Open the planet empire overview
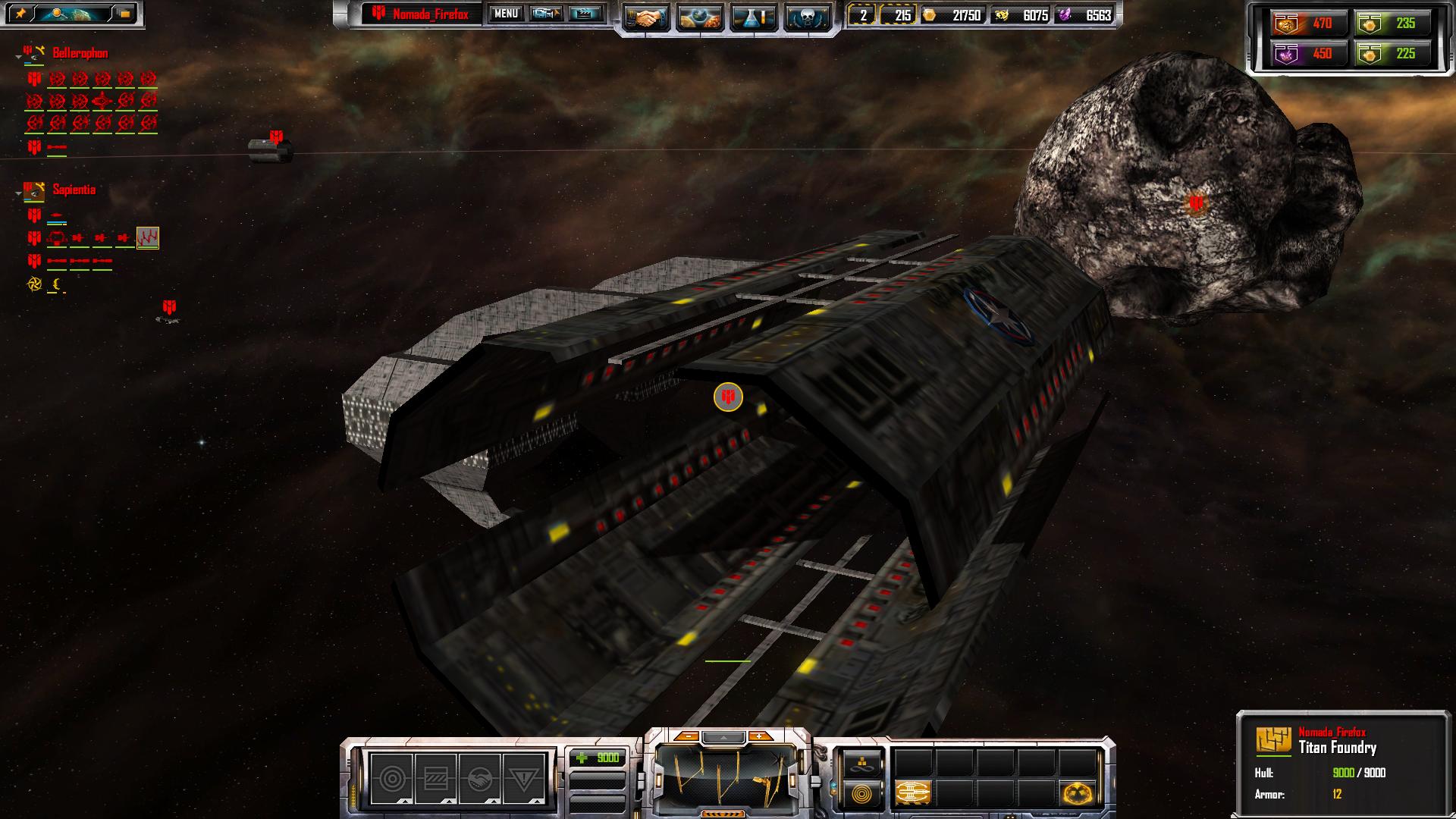The image size is (1456, 819). coord(700,18)
